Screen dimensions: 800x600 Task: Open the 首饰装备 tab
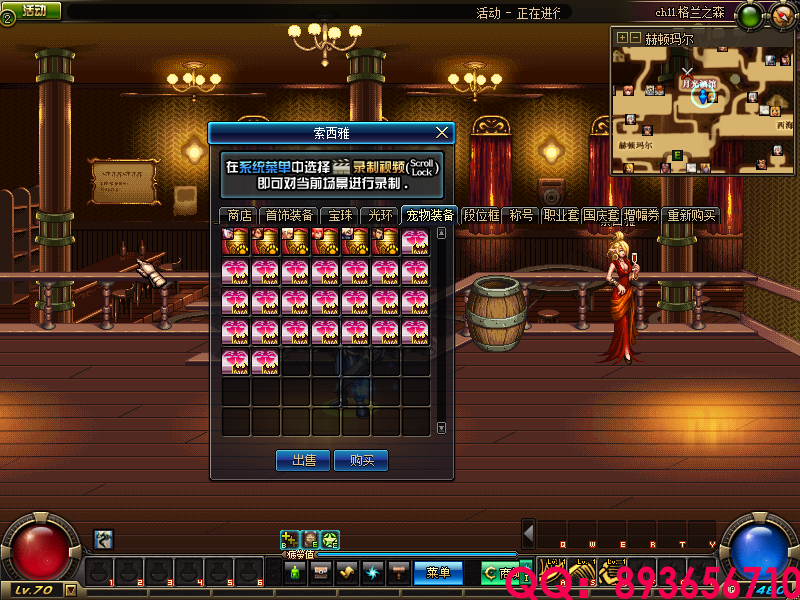pos(288,215)
